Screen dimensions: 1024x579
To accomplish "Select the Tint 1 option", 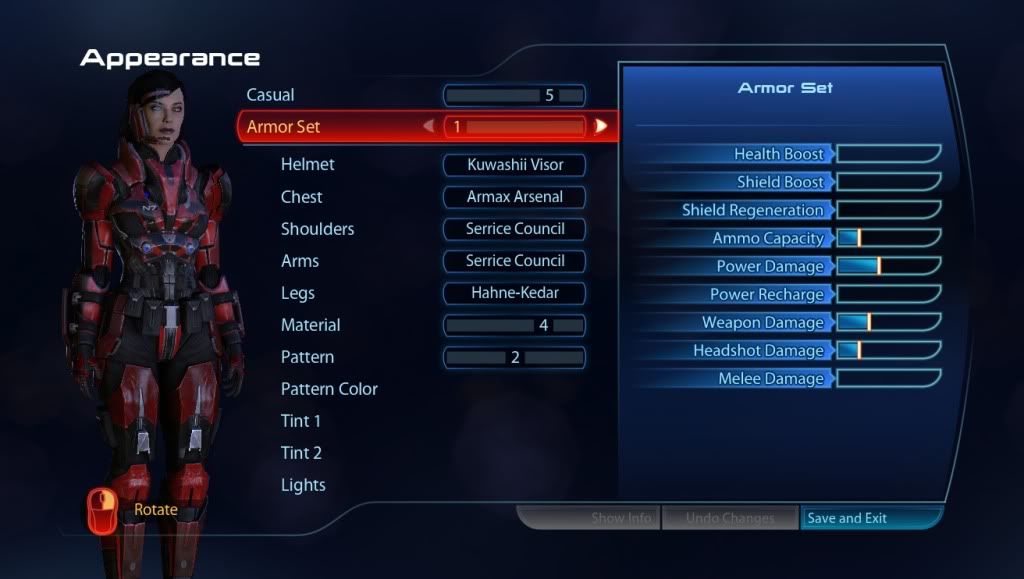I will (x=301, y=421).
